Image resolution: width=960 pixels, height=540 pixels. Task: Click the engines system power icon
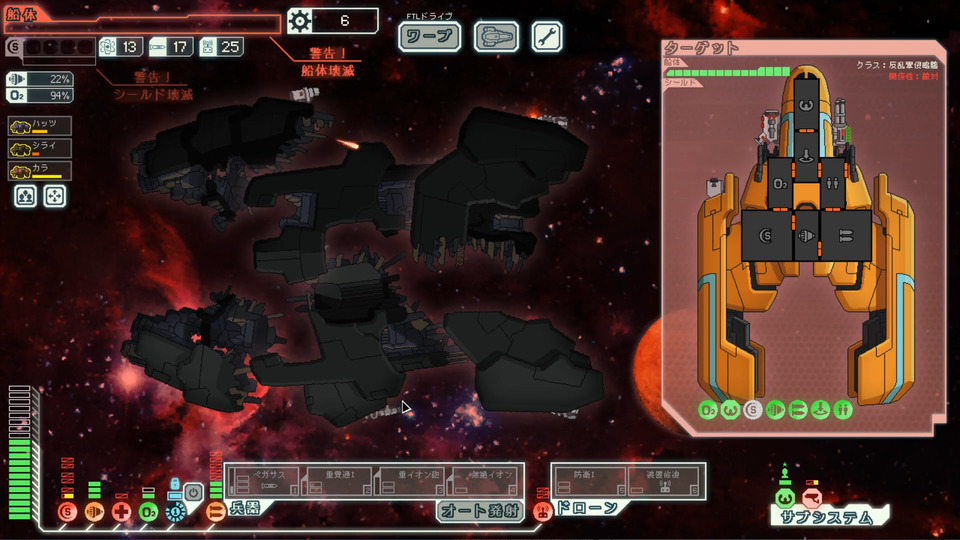pos(94,512)
